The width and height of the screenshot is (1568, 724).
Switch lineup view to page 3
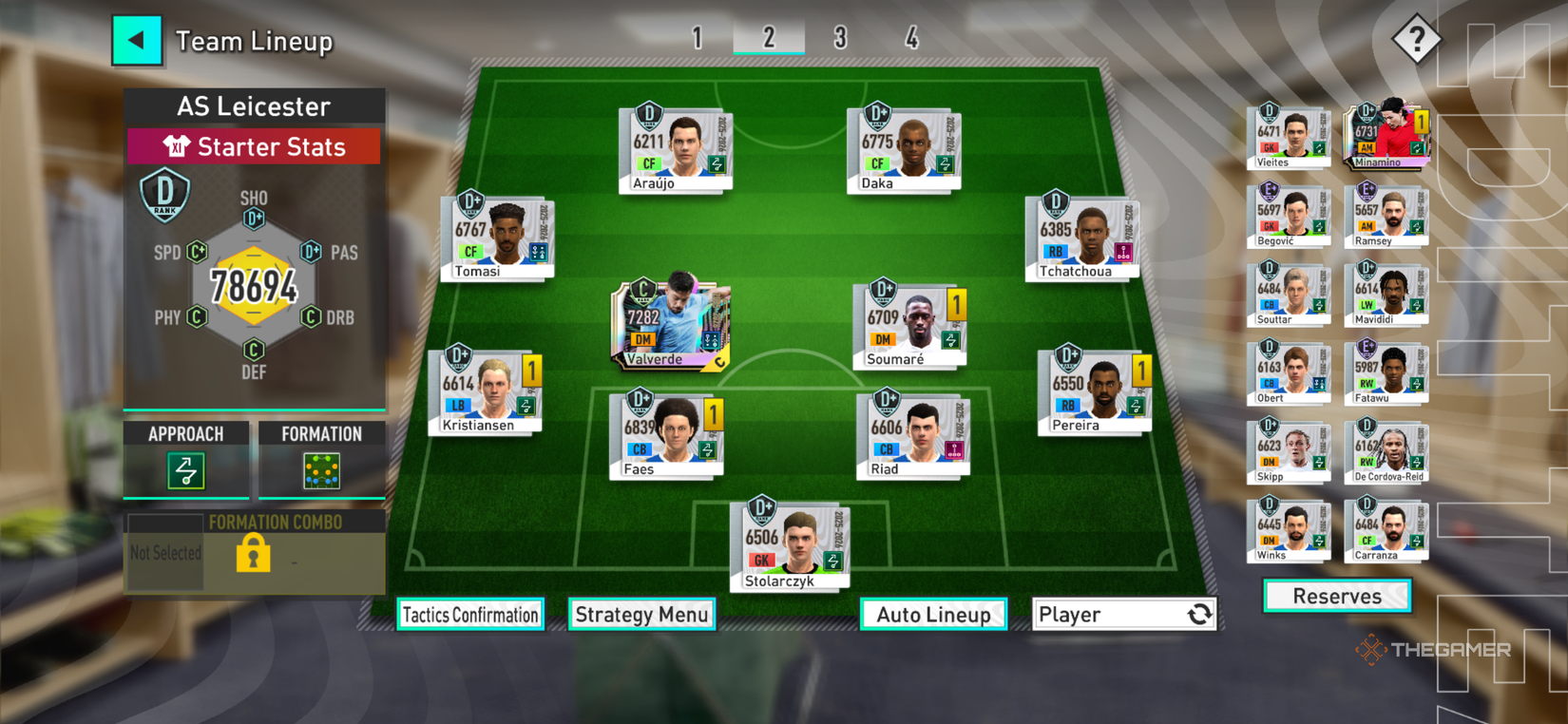(x=840, y=38)
